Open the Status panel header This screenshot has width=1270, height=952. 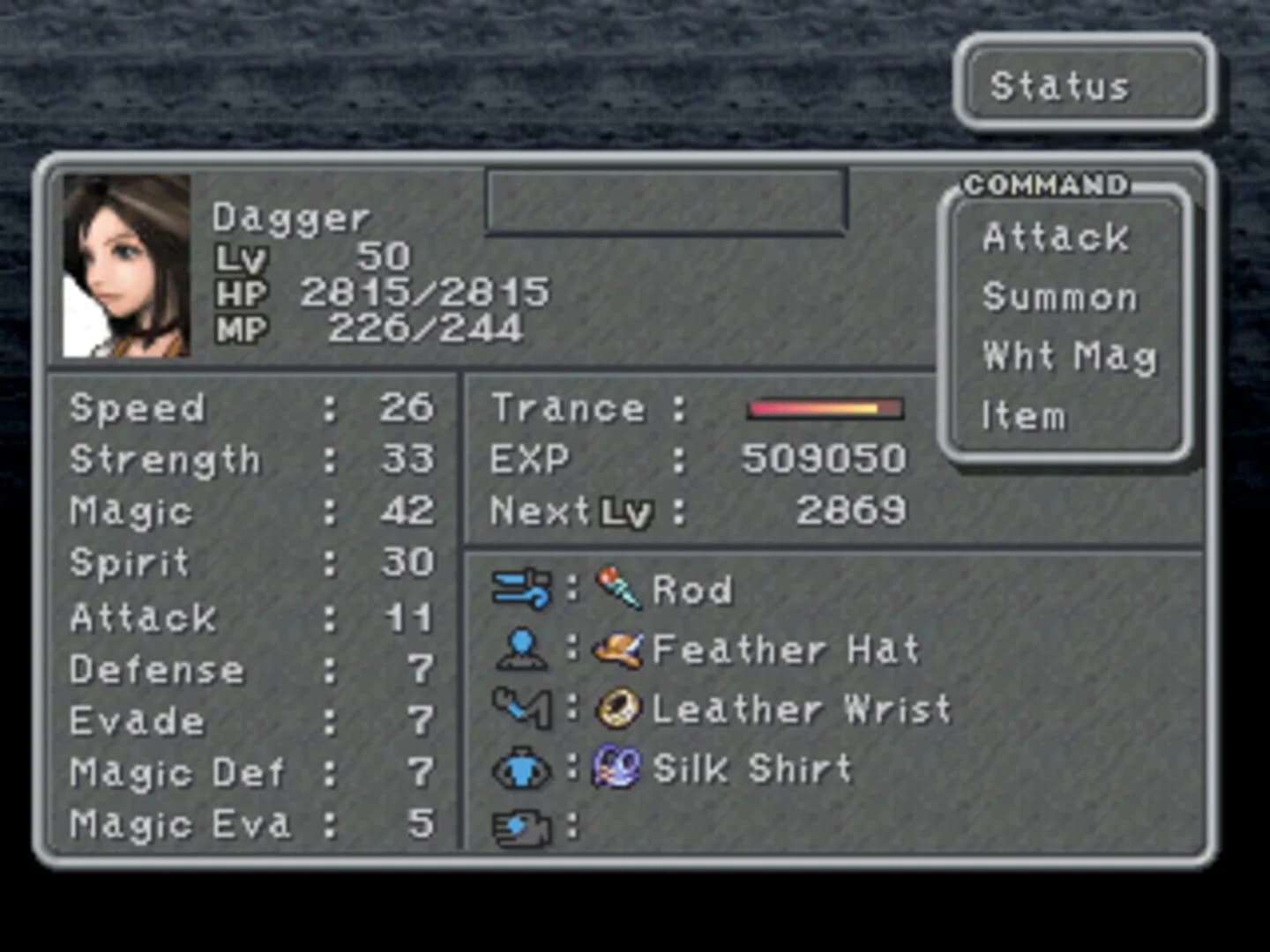pyautogui.click(x=1061, y=86)
